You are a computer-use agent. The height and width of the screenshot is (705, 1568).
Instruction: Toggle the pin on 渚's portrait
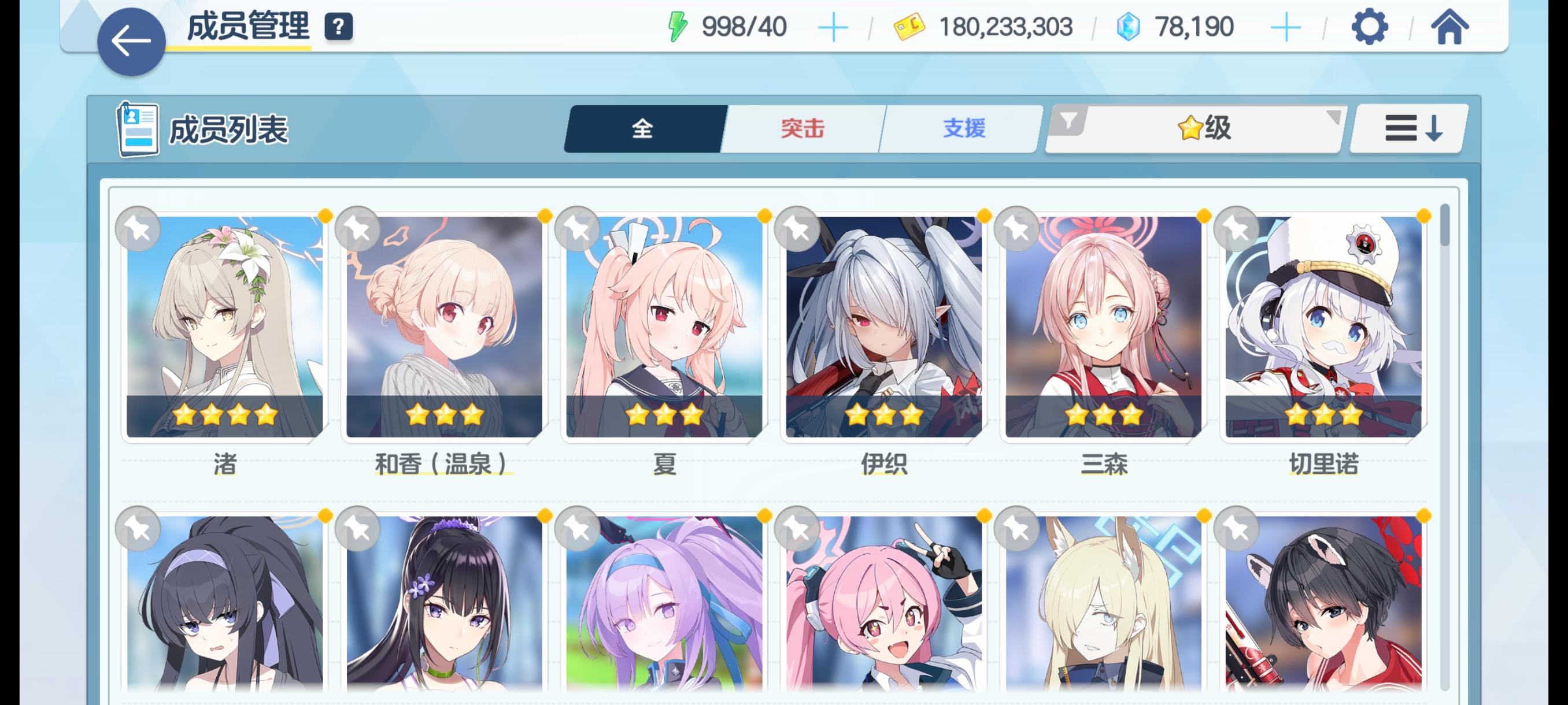[138, 228]
